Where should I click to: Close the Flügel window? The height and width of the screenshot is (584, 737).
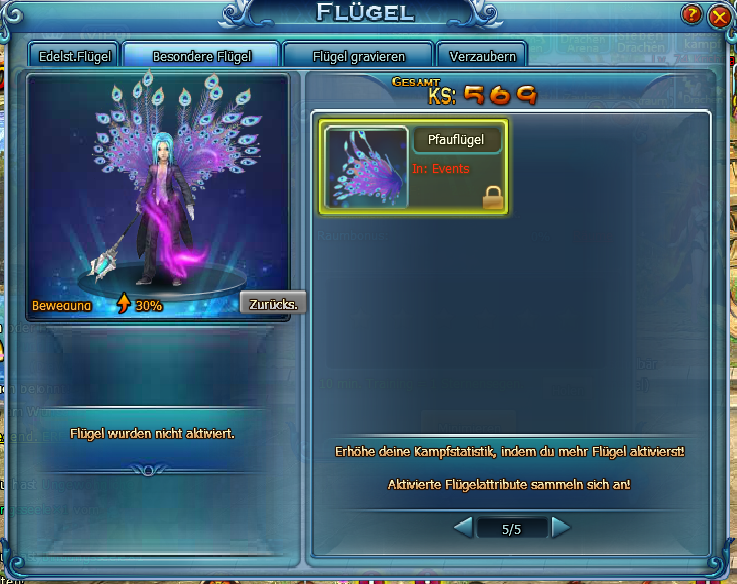point(717,16)
